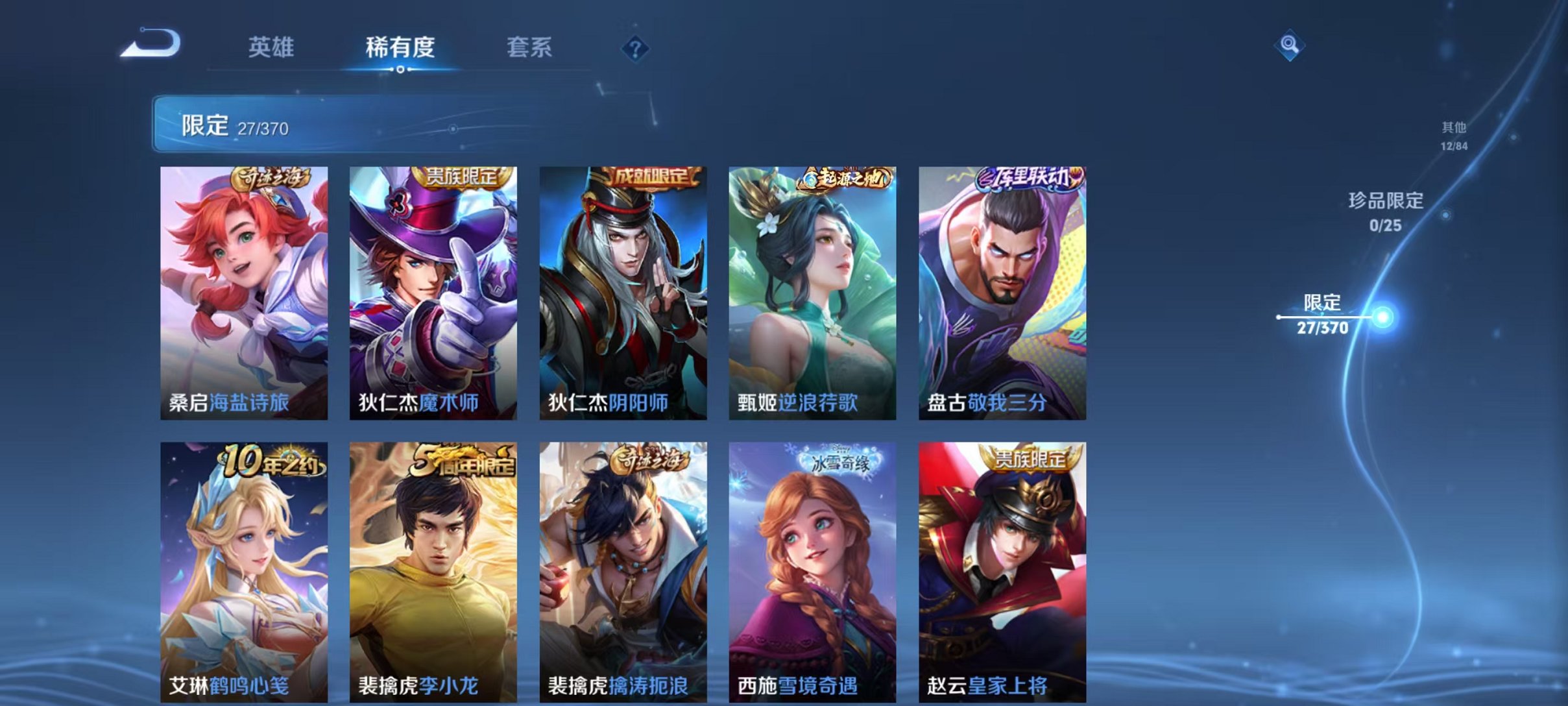Open the search magnifier icon
Screen dimensions: 1568x706
(1290, 46)
